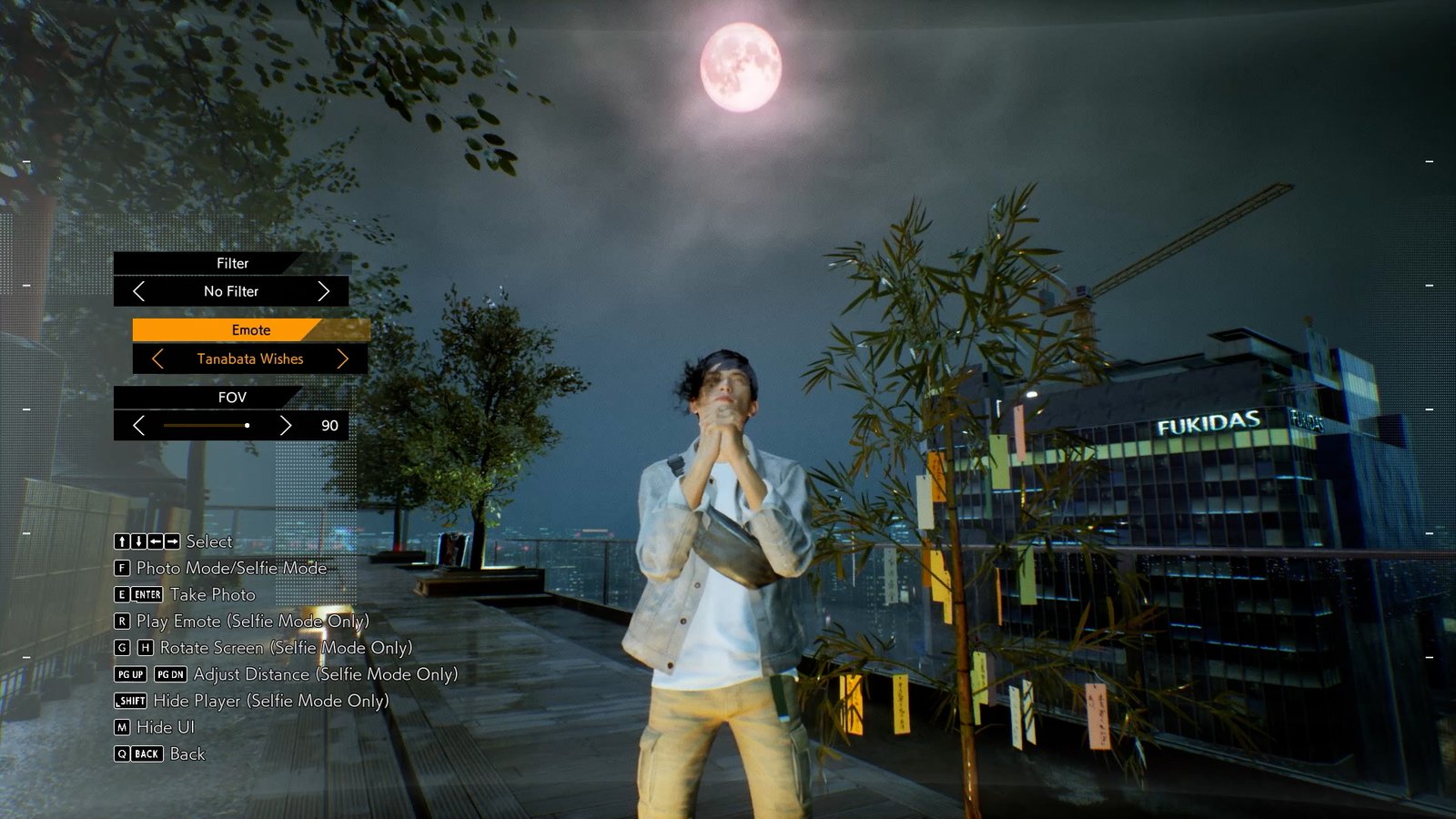The image size is (1456, 819).
Task: Click the BACK key icon beside Q
Action: (x=146, y=753)
